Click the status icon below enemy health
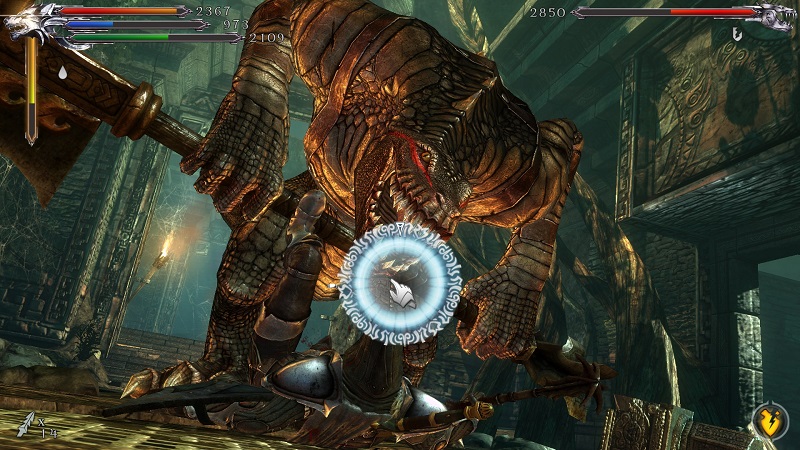Viewport: 800px width, 450px height. pyautogui.click(x=738, y=35)
